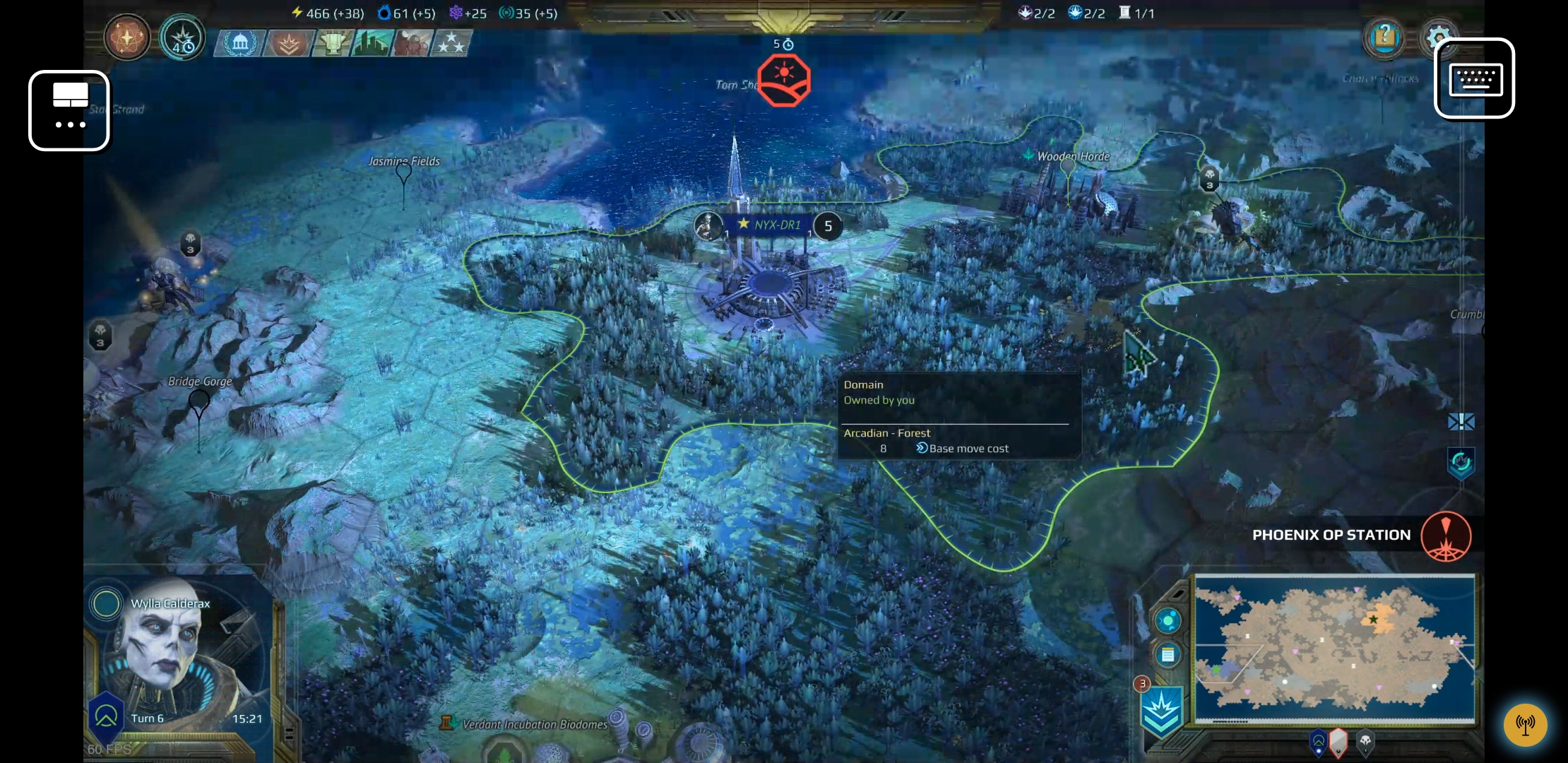Open the military rank emblem on top toolbar
This screenshot has height=763, width=1568.
286,43
